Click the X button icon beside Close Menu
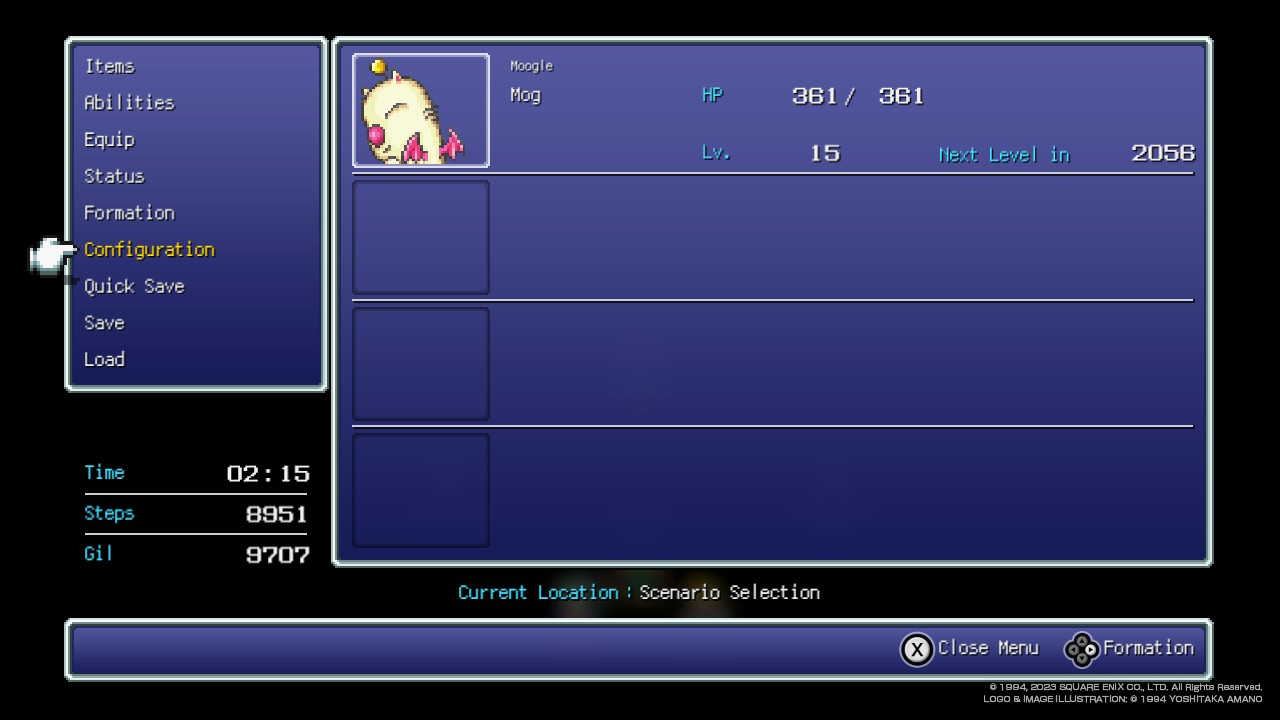The image size is (1280, 720). coord(917,649)
